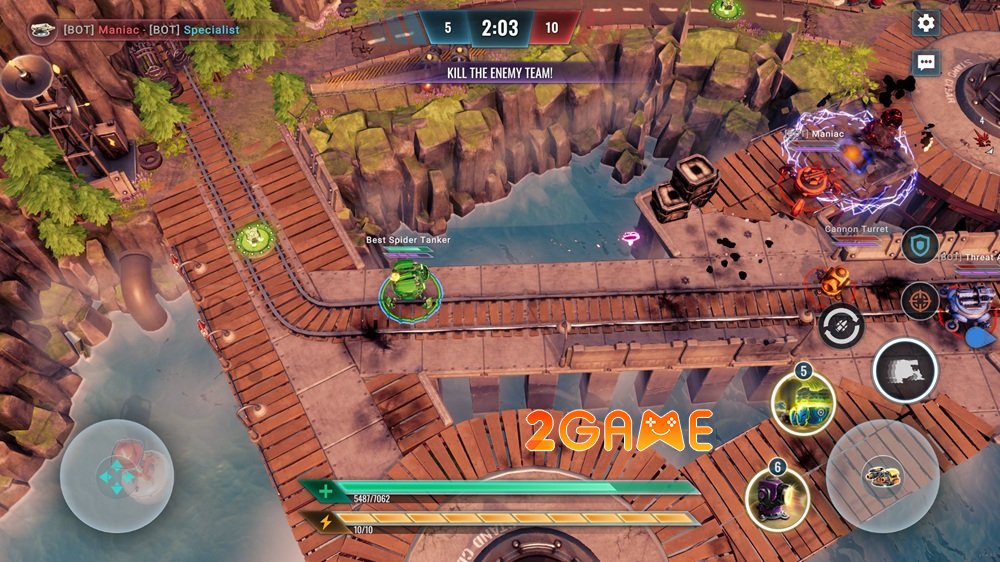The height and width of the screenshot is (562, 1000).
Task: Tap the movement arrows joystick
Action: 117,476
